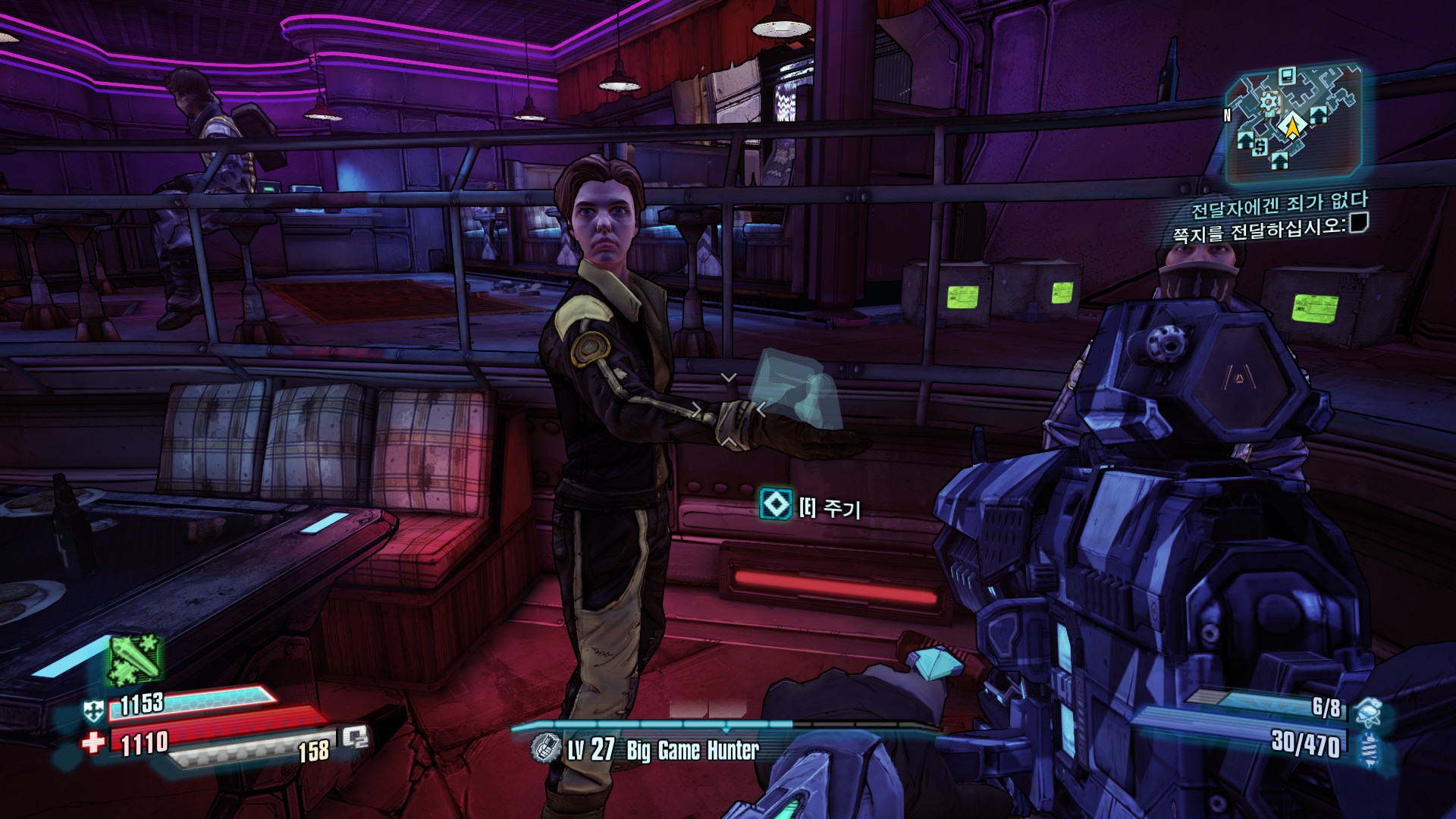This screenshot has height=819, width=1456.
Task: Select the grenade icon by the 6/8 count
Action: 1367,712
